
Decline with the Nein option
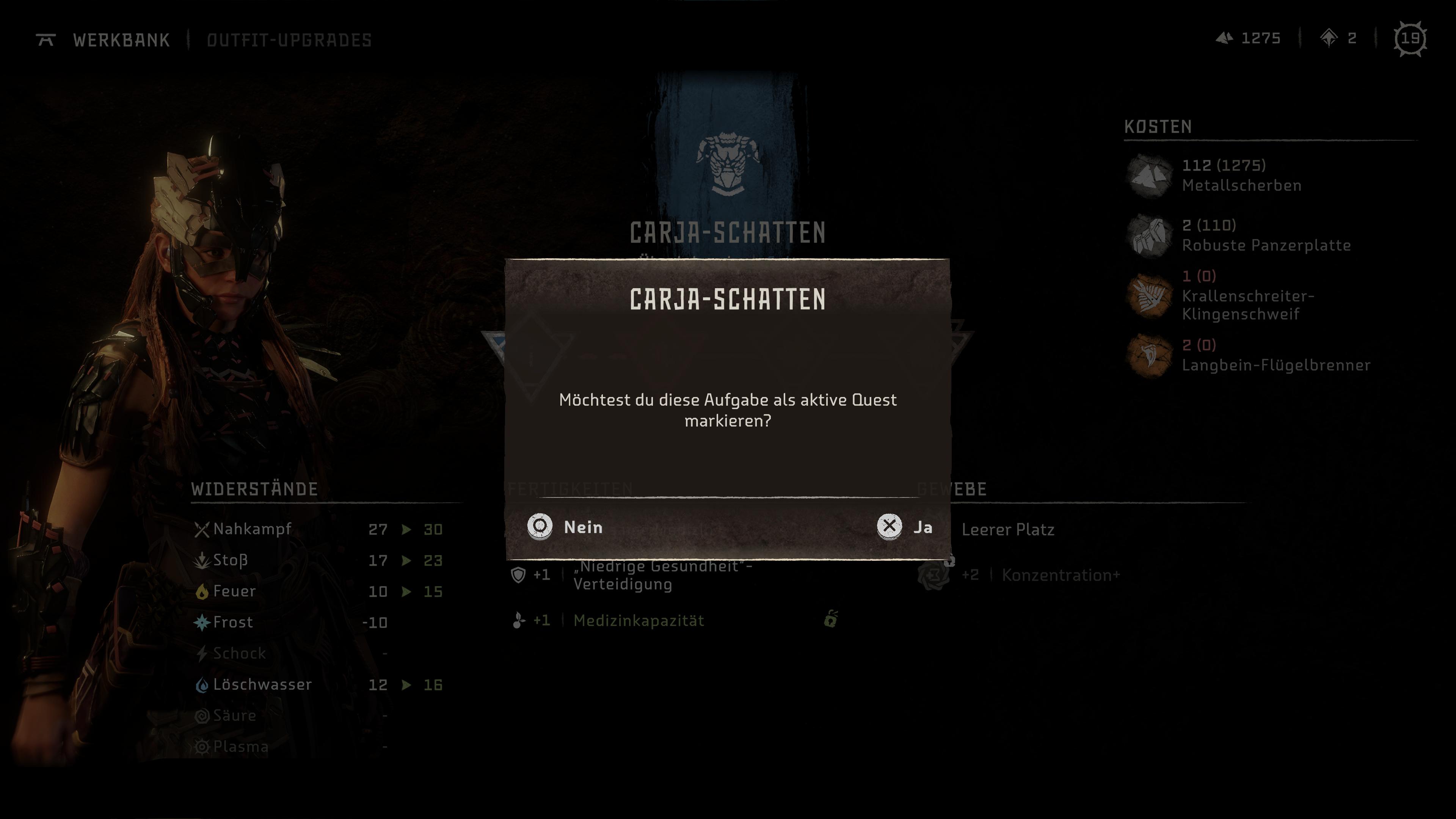click(x=565, y=527)
